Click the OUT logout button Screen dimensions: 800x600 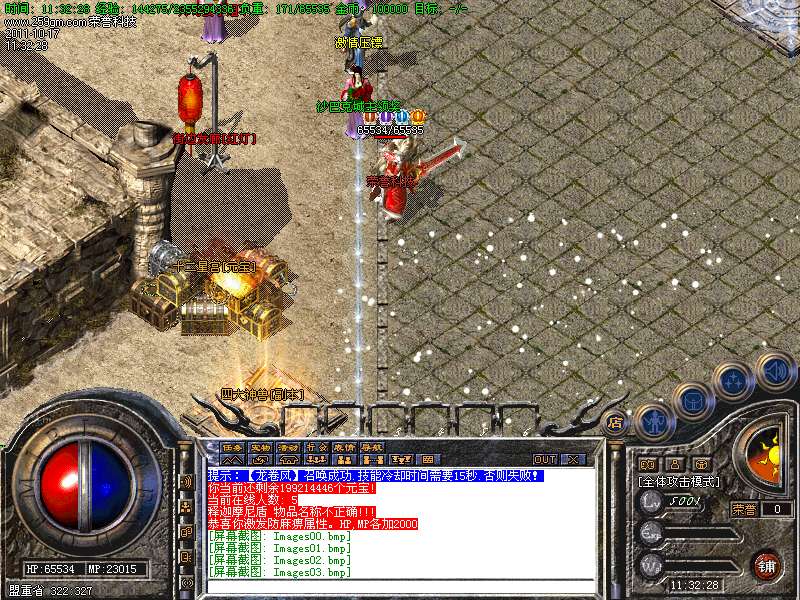click(544, 460)
